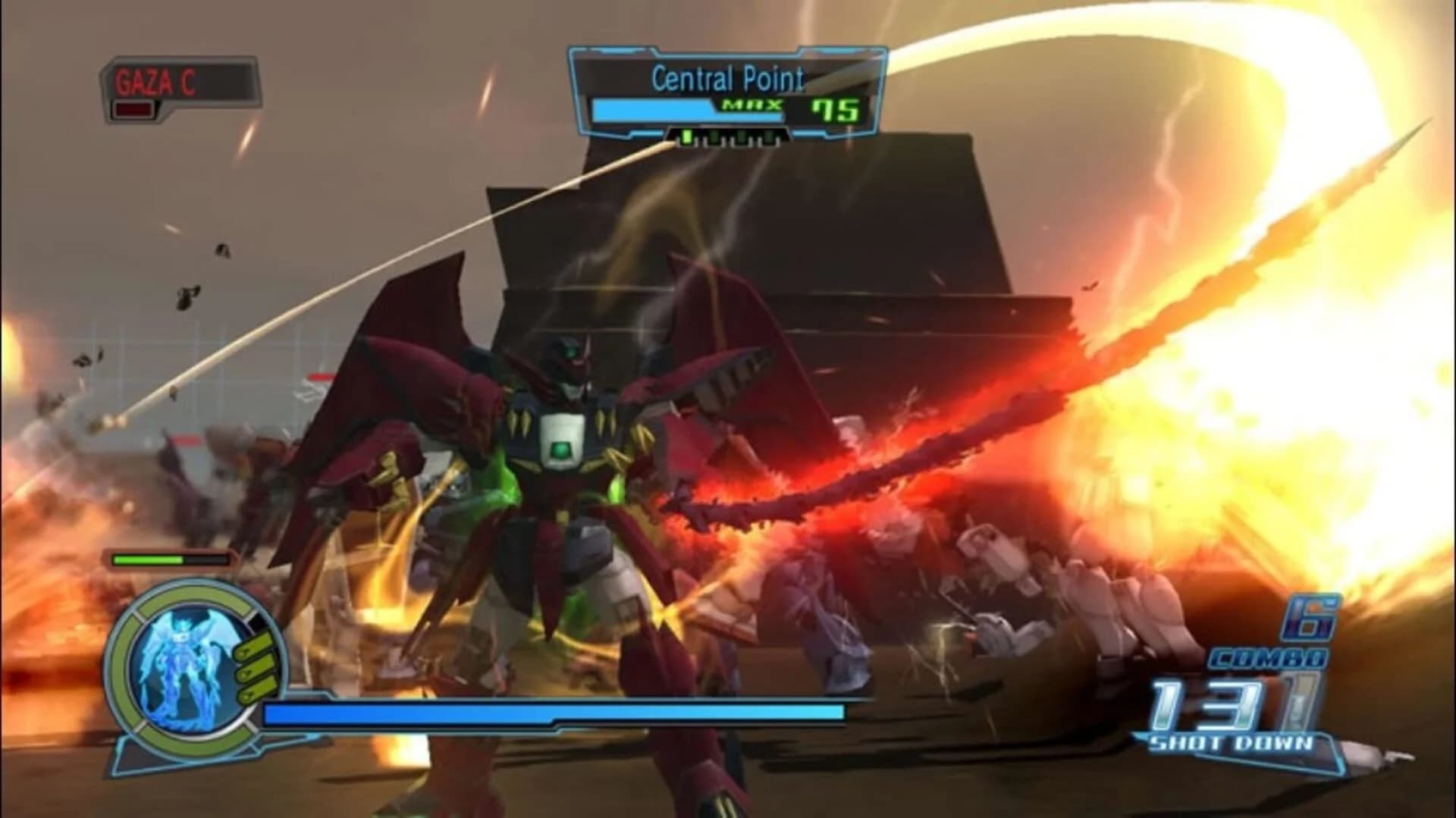
Task: Toggle the first lit field segment indicator
Action: 686,138
